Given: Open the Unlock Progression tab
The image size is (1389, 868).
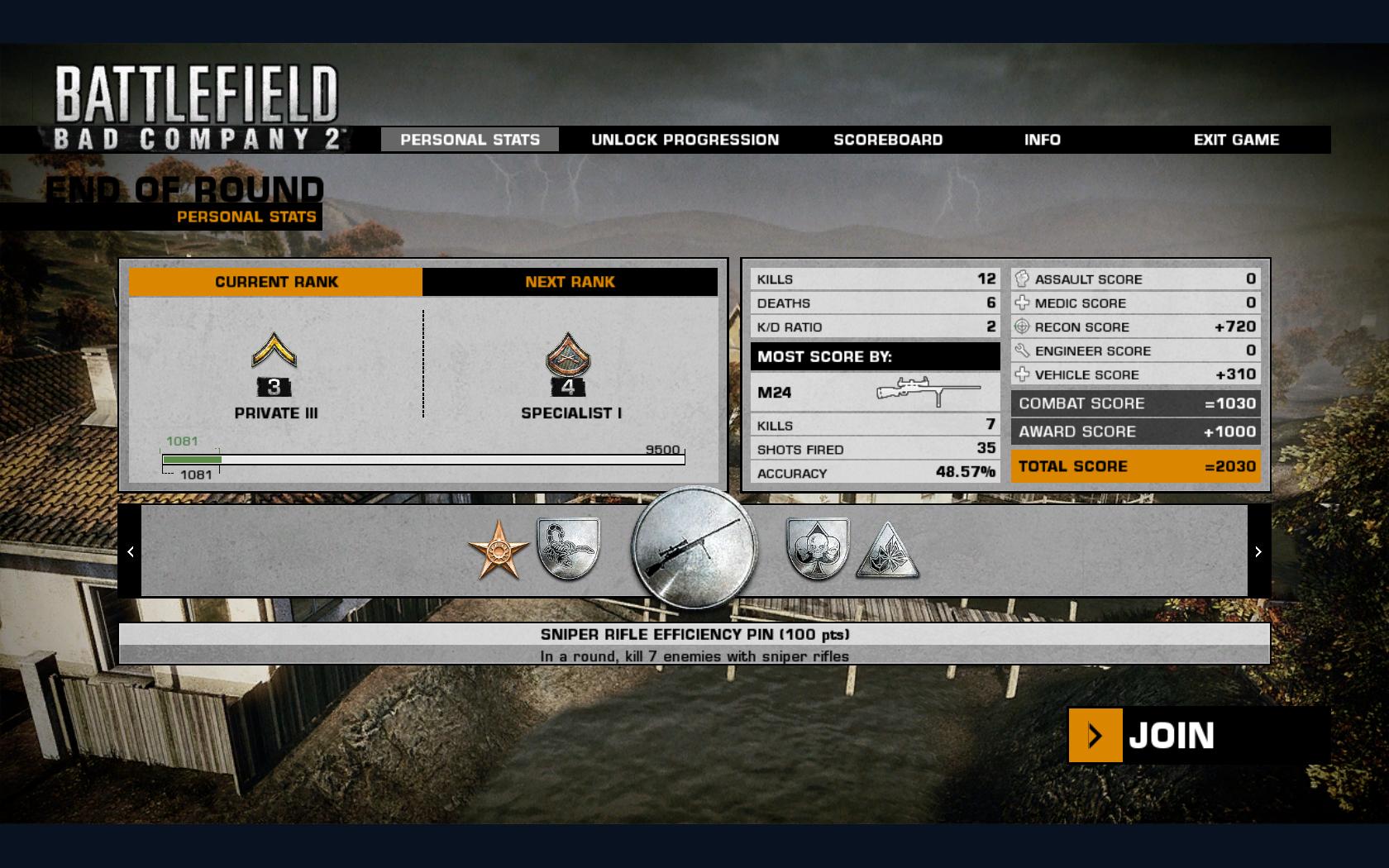Looking at the screenshot, I should (685, 140).
